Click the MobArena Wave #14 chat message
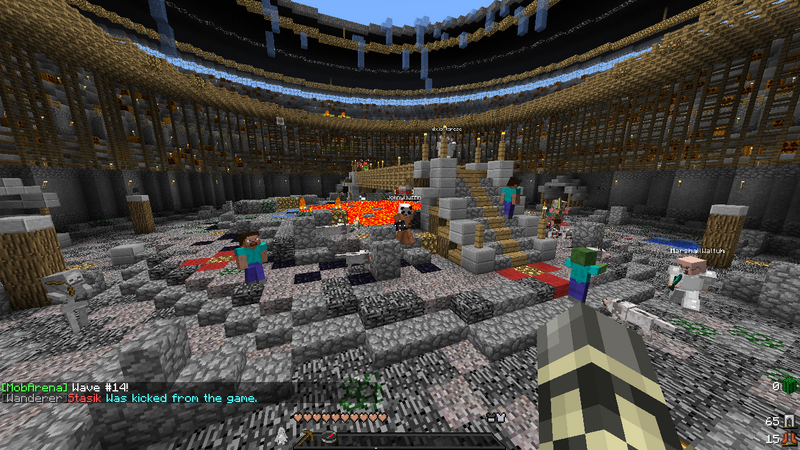The width and height of the screenshot is (800, 450). [67, 386]
